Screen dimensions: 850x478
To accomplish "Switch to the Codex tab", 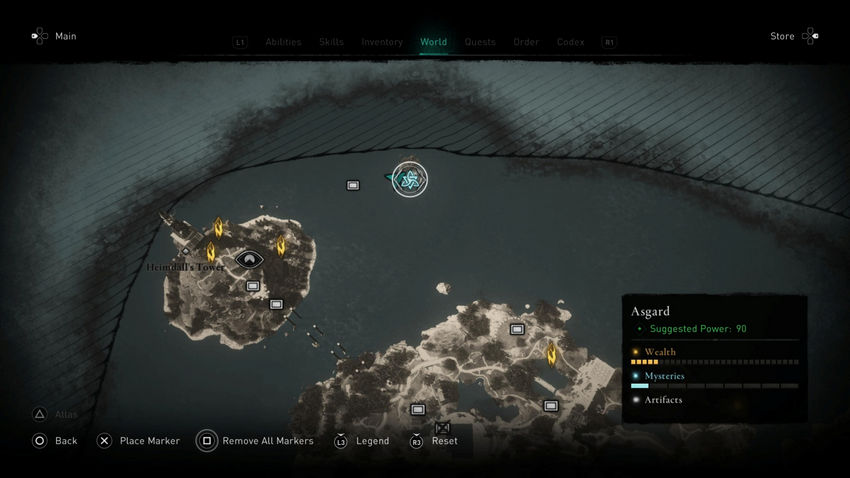I will (570, 42).
